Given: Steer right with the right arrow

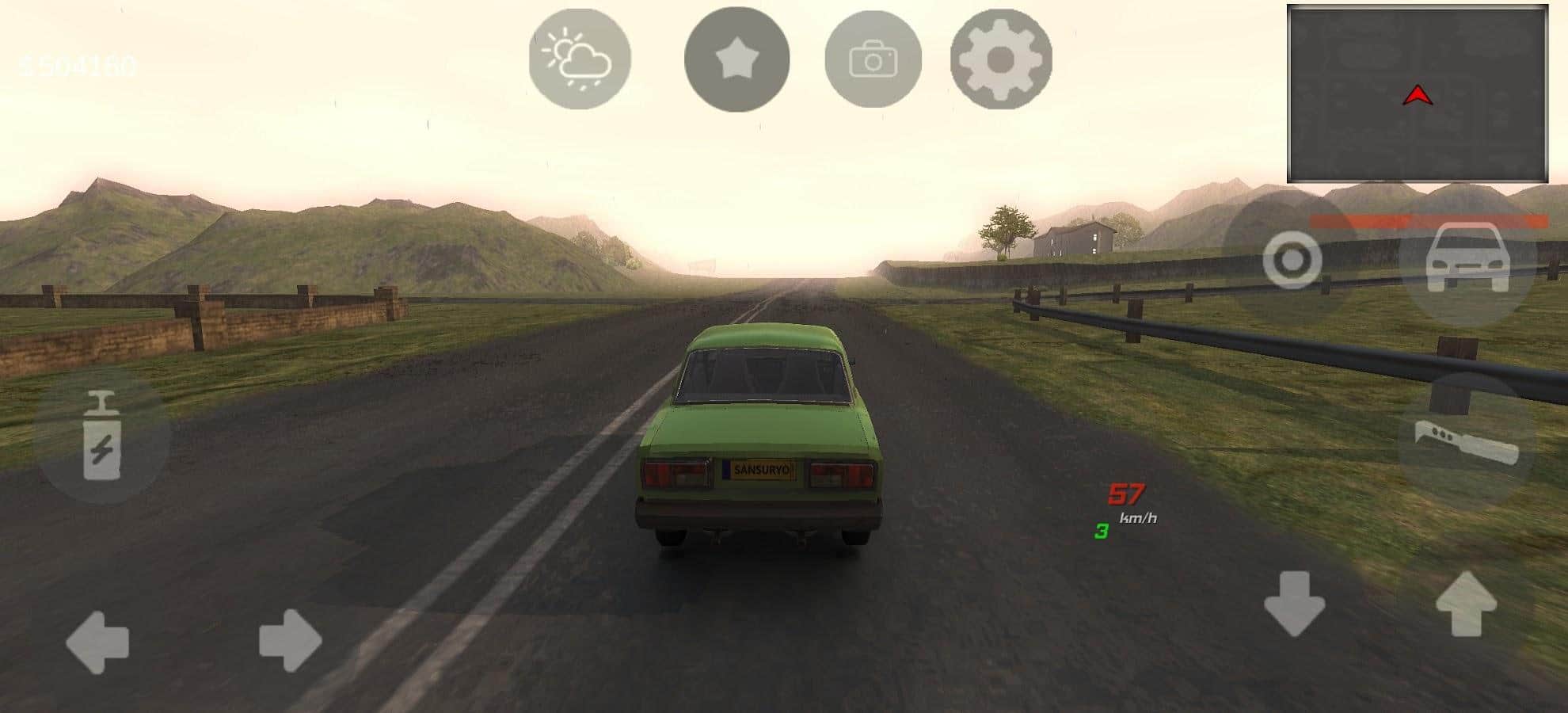Looking at the screenshot, I should (290, 640).
